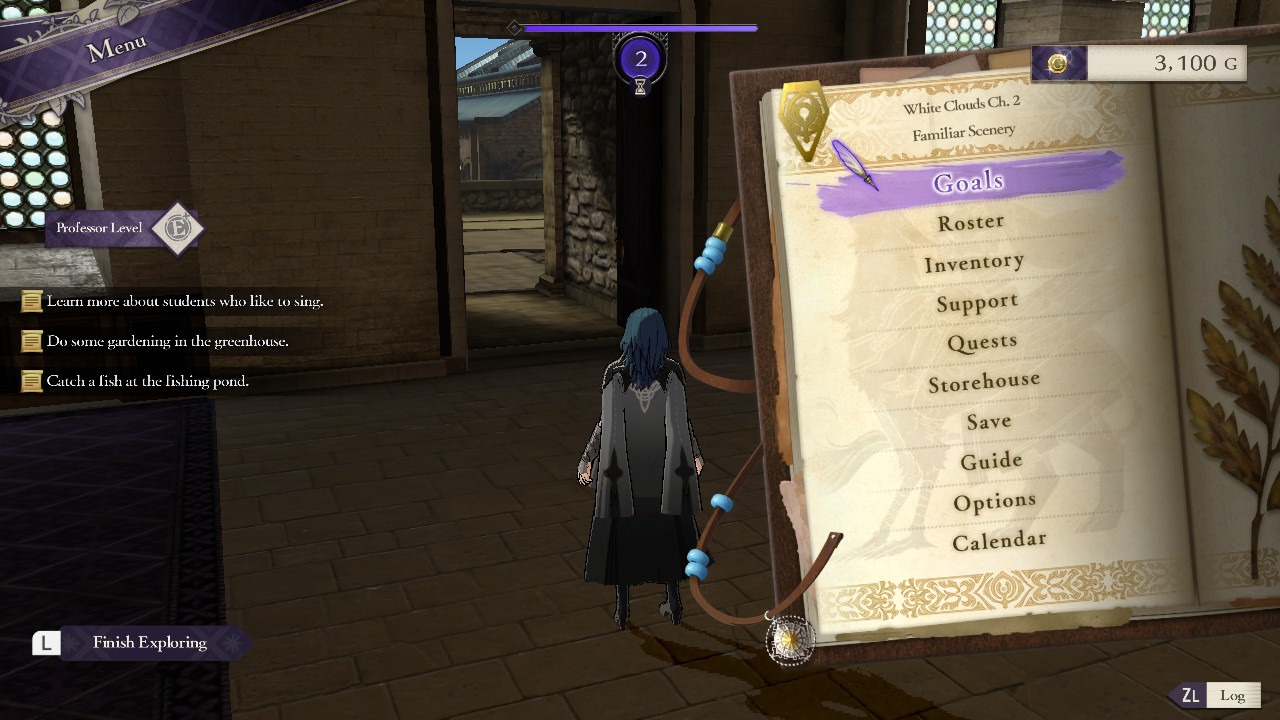Screen dimensions: 1280x720
Task: Click the note icon beside the fishing pond task
Action: click(x=31, y=380)
